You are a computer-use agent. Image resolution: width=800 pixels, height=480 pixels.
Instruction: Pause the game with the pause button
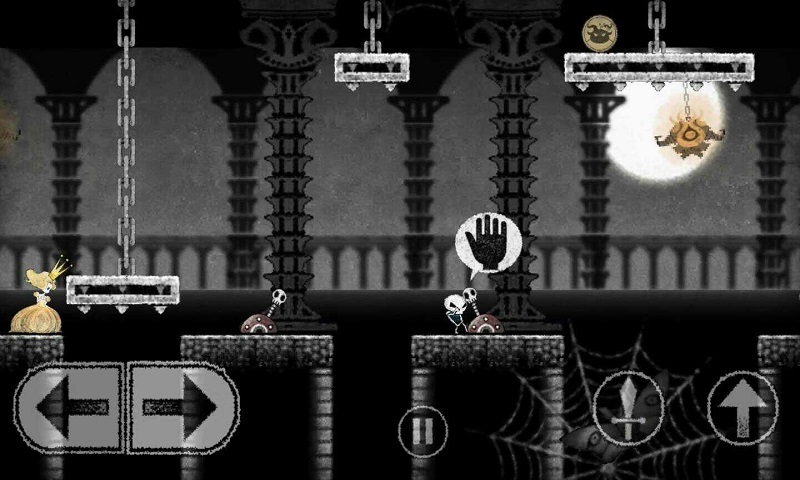[423, 432]
